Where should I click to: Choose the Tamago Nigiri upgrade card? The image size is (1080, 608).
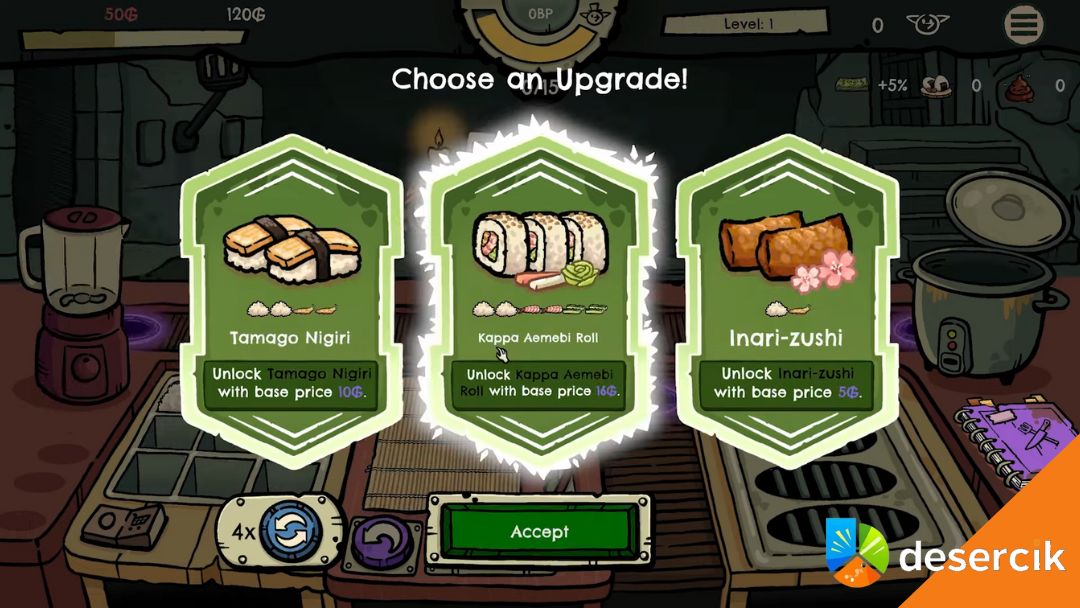[291, 298]
